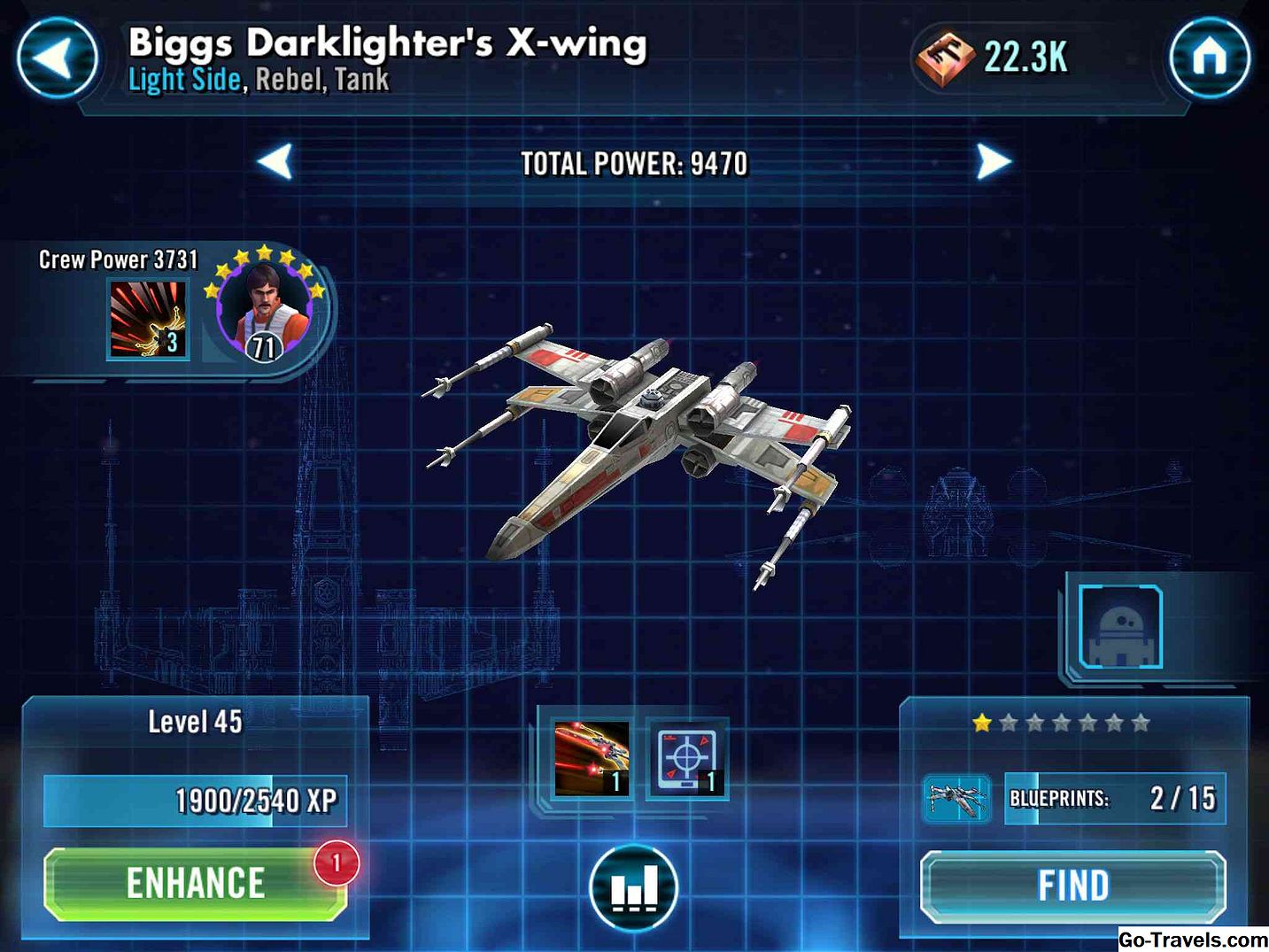The image size is (1269, 952).
Task: Show the previous ship
Action: (x=275, y=163)
